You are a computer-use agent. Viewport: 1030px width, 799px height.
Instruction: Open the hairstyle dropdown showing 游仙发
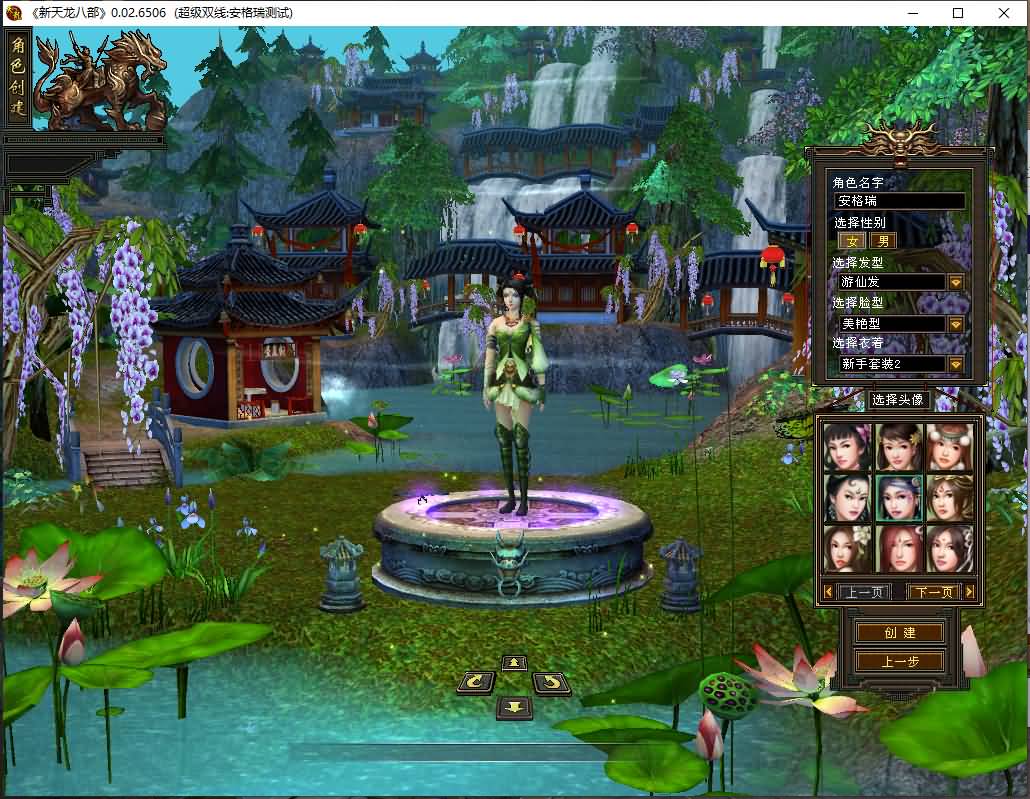point(956,282)
